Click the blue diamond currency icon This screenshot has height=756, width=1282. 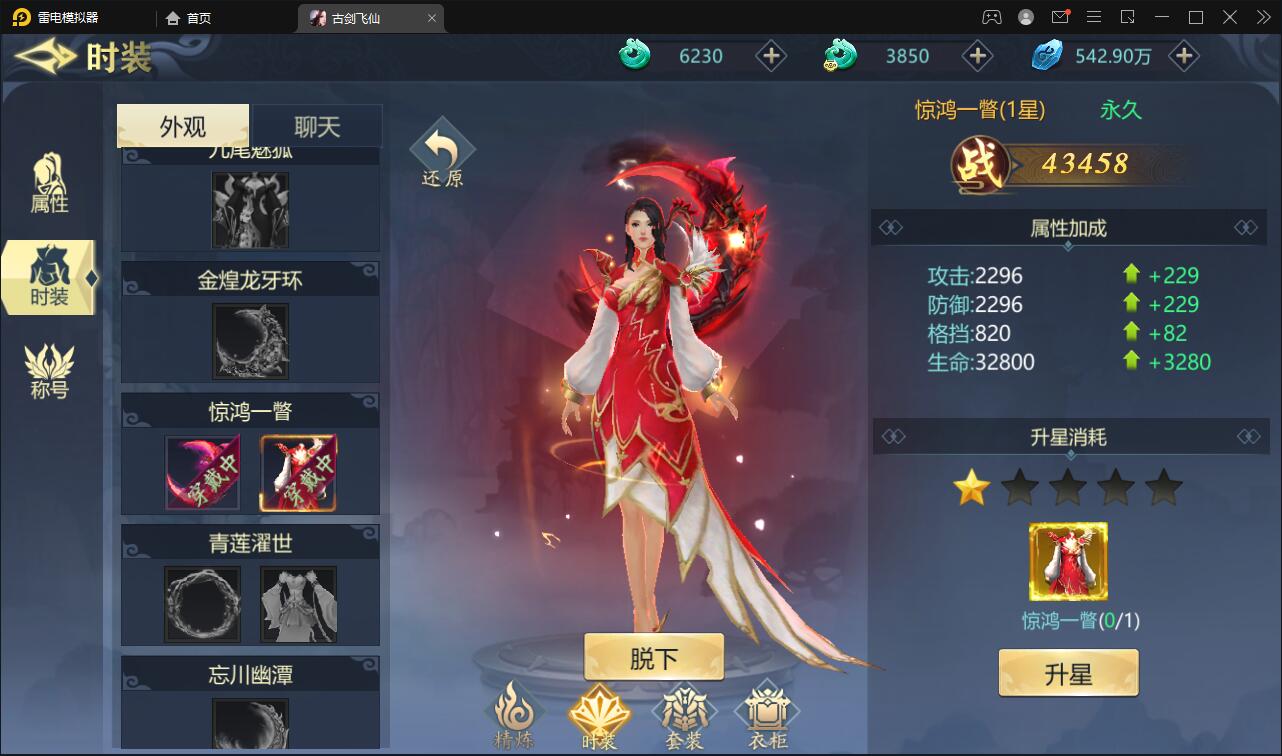1046,56
